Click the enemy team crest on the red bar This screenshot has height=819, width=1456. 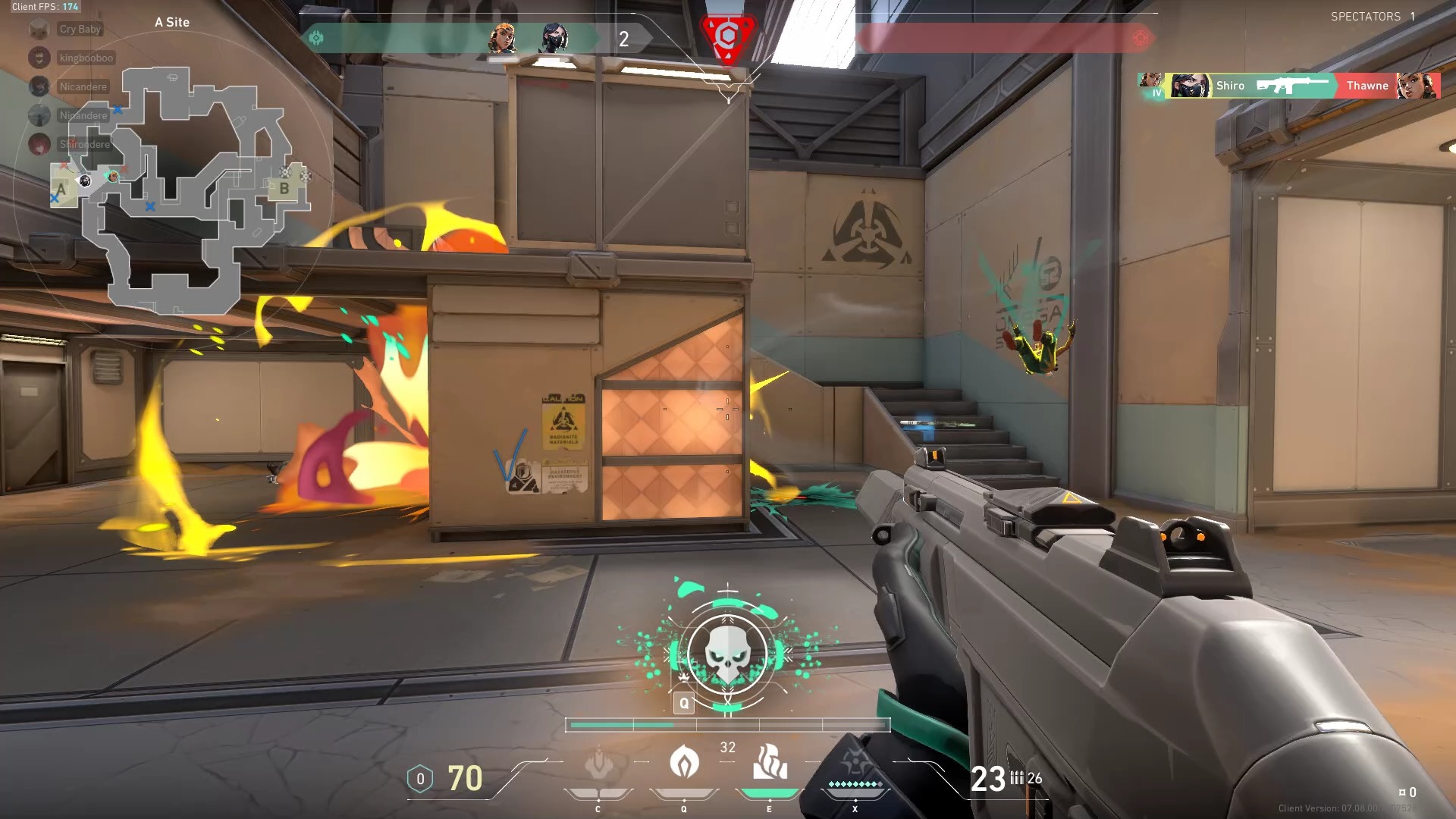[1140, 36]
